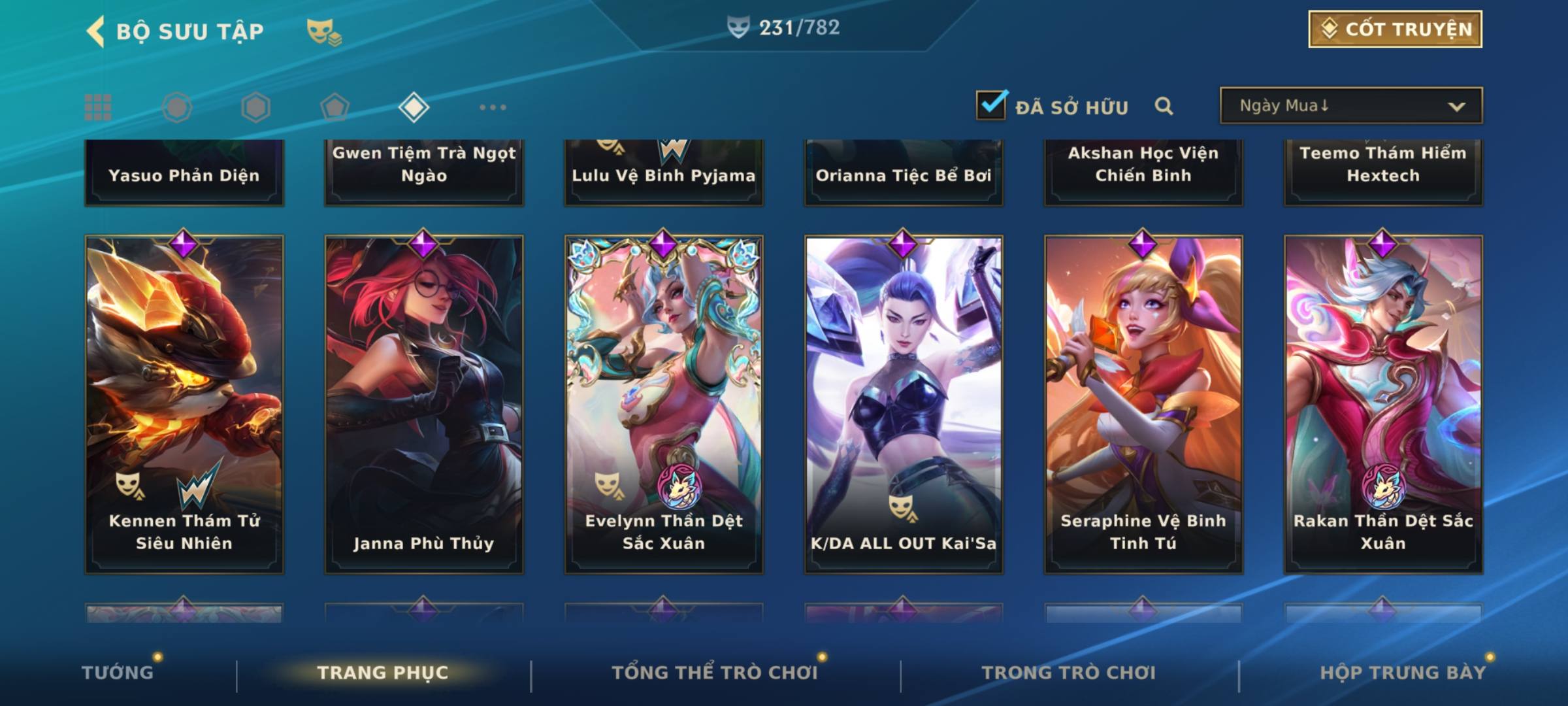Choose the Janna Phù Thủy skin card
Image resolution: width=1568 pixels, height=706 pixels.
pyautogui.click(x=424, y=404)
